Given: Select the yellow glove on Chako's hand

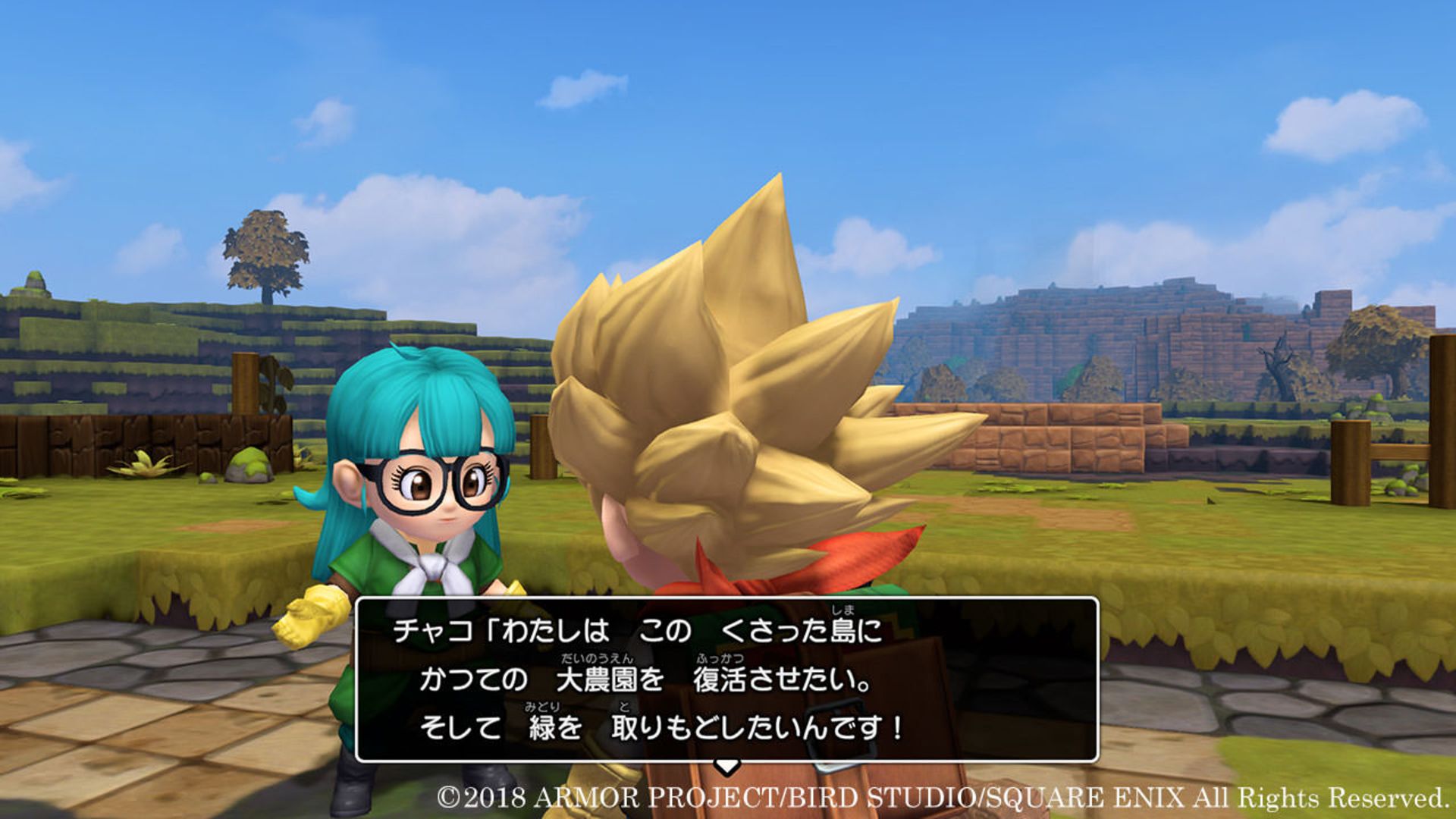Looking at the screenshot, I should coord(311,614).
